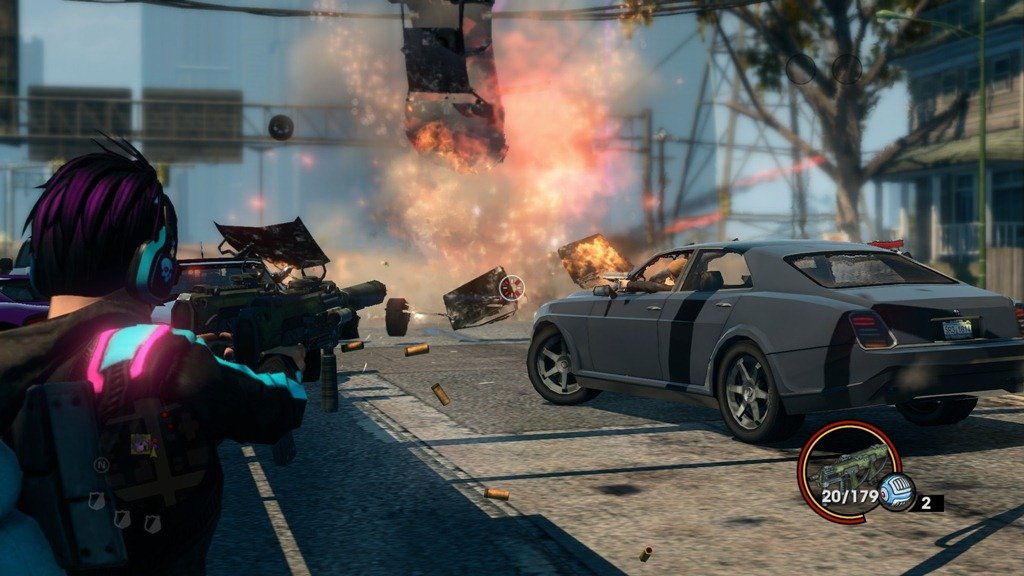Click the blue grenade icon

pyautogui.click(x=896, y=493)
